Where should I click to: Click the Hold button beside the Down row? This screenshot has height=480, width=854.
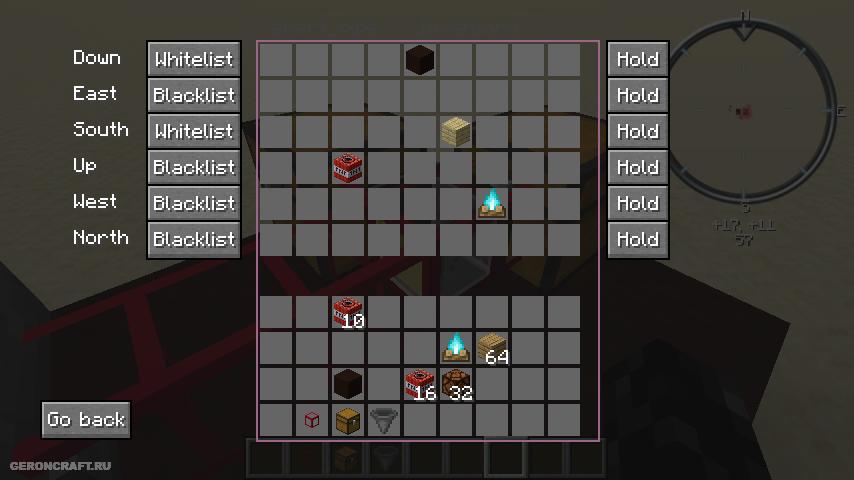637,59
